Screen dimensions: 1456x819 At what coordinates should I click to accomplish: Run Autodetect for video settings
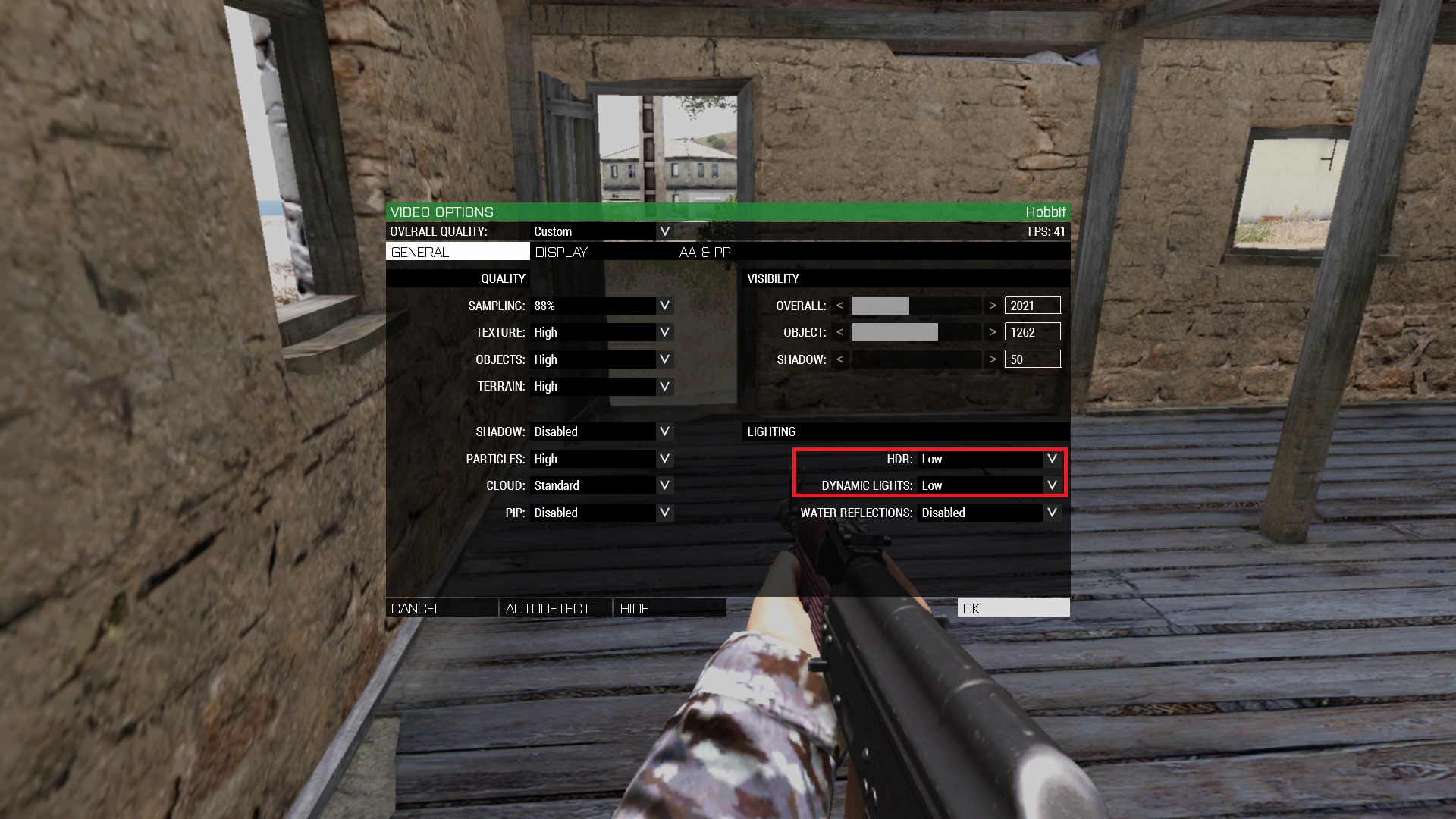coord(555,608)
